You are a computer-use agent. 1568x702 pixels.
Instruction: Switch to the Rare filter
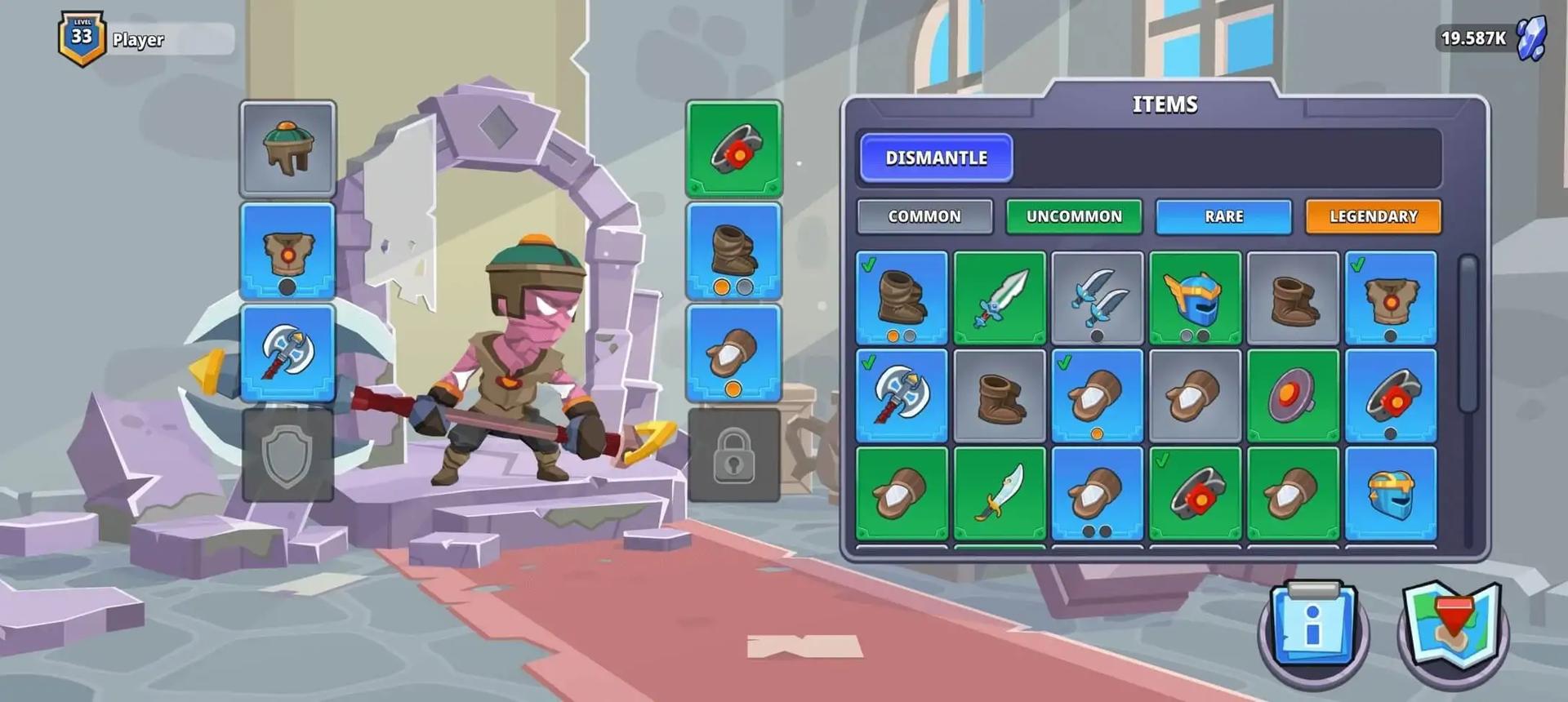pyautogui.click(x=1223, y=216)
